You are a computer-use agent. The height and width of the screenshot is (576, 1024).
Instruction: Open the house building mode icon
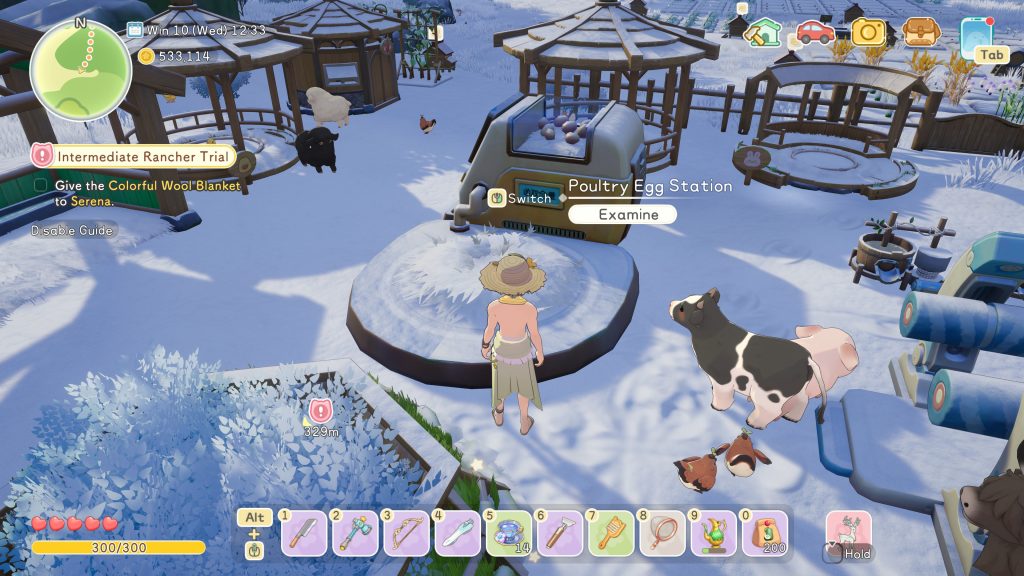[x=764, y=33]
